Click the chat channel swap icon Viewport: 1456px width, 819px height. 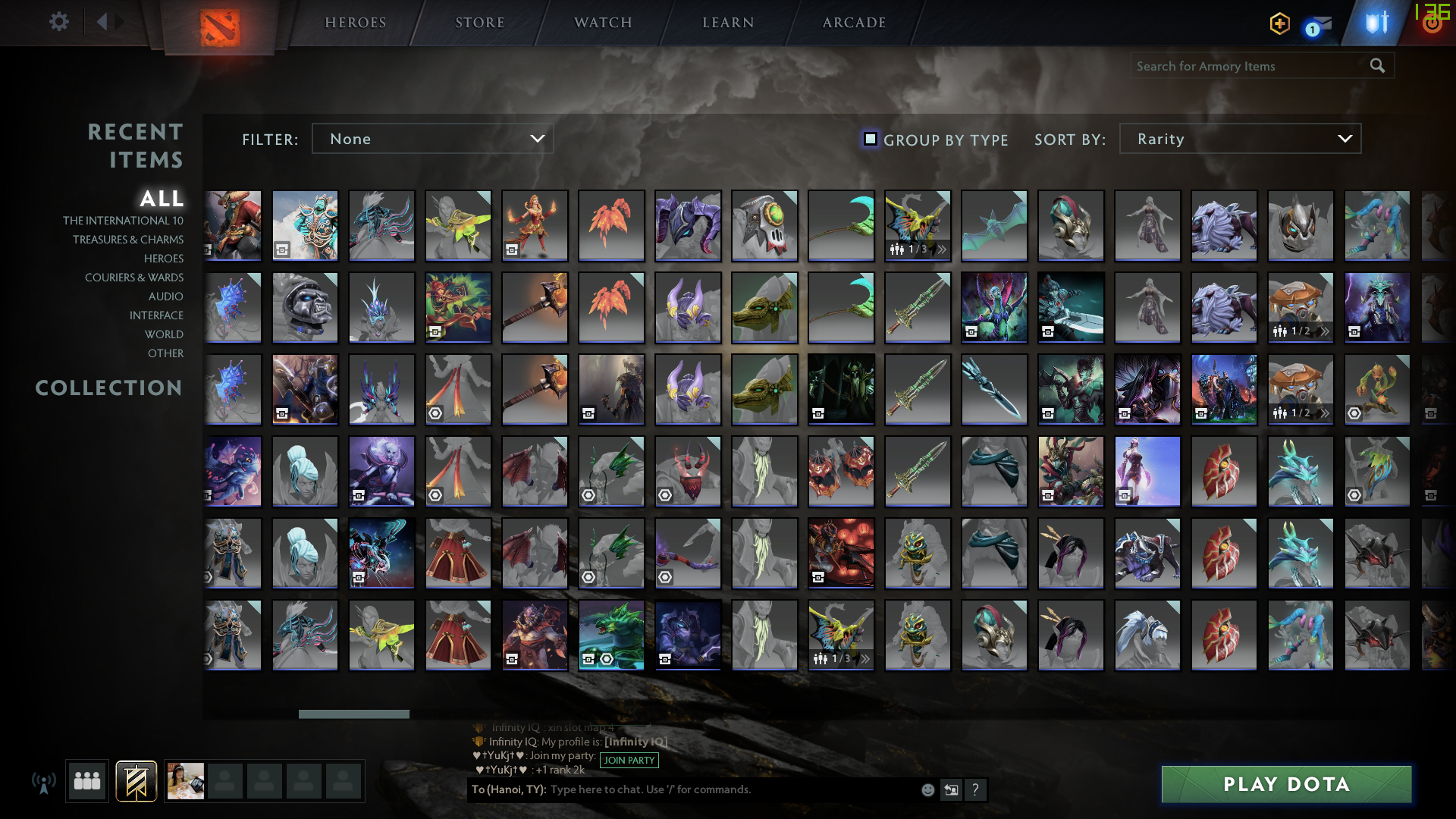952,789
